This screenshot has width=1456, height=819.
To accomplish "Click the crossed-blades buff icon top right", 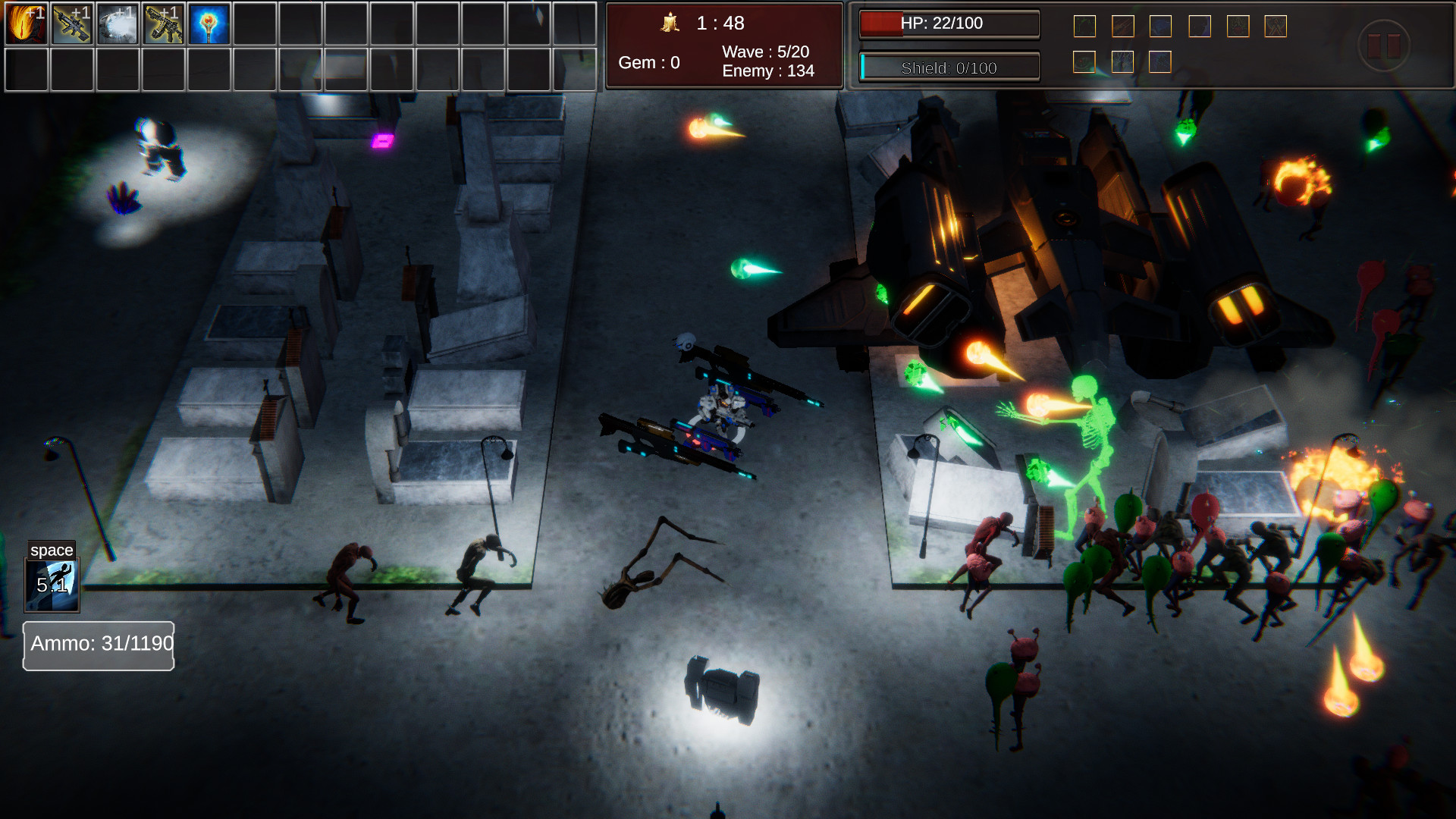I will point(1276,26).
